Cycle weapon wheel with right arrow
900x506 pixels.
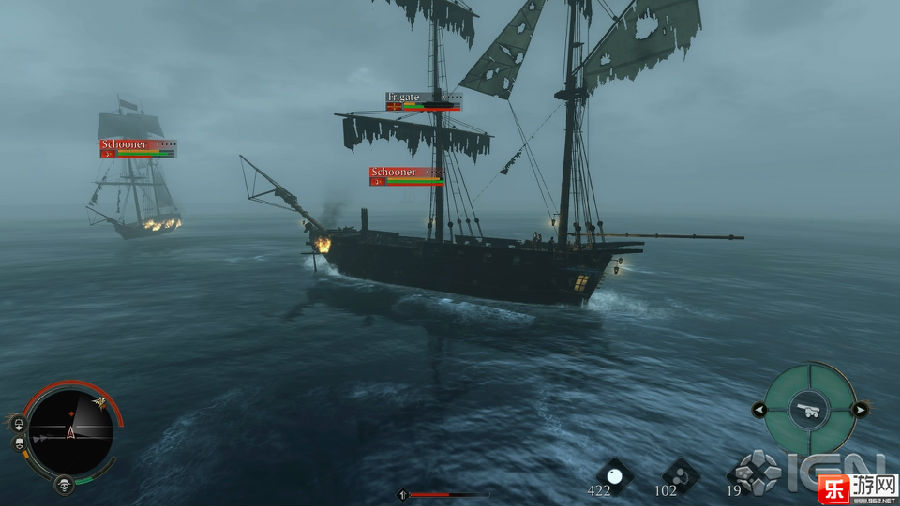(x=858, y=409)
